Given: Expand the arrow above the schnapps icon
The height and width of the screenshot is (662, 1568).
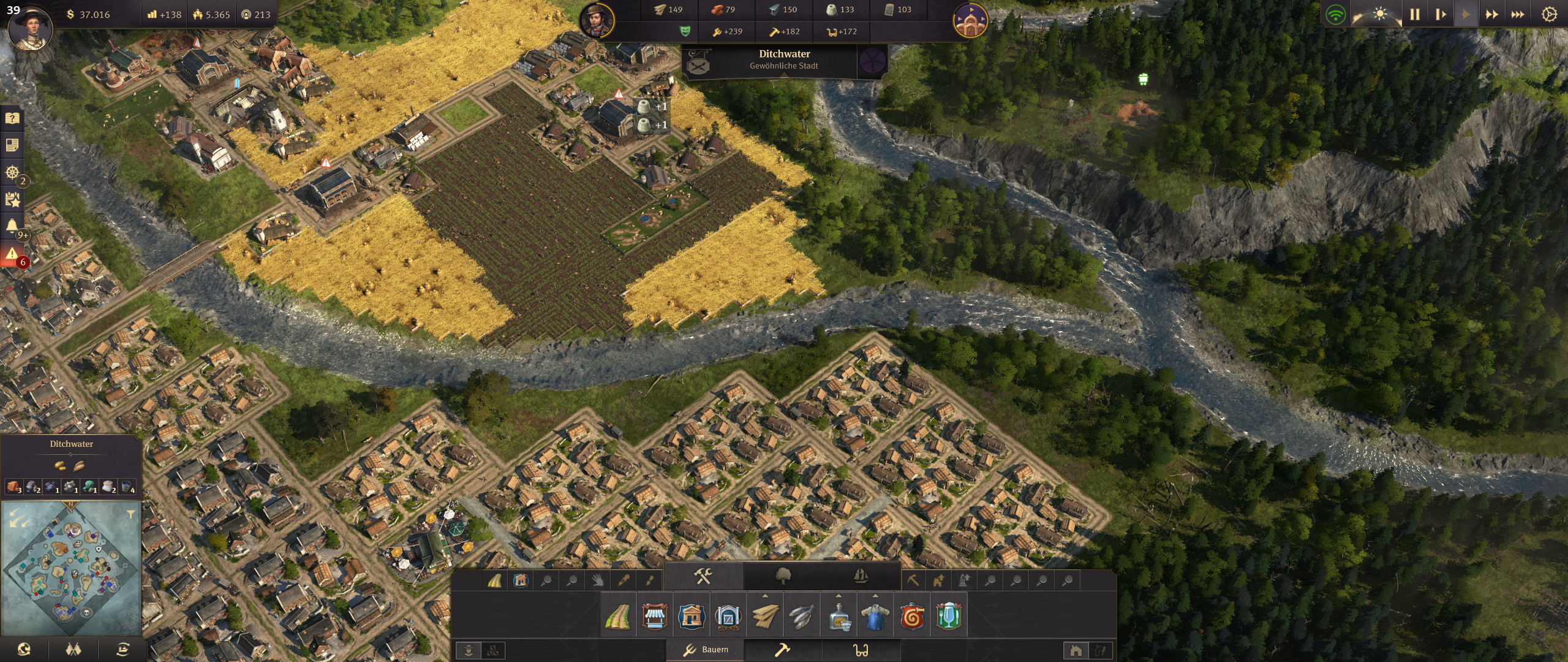Looking at the screenshot, I should click(838, 595).
